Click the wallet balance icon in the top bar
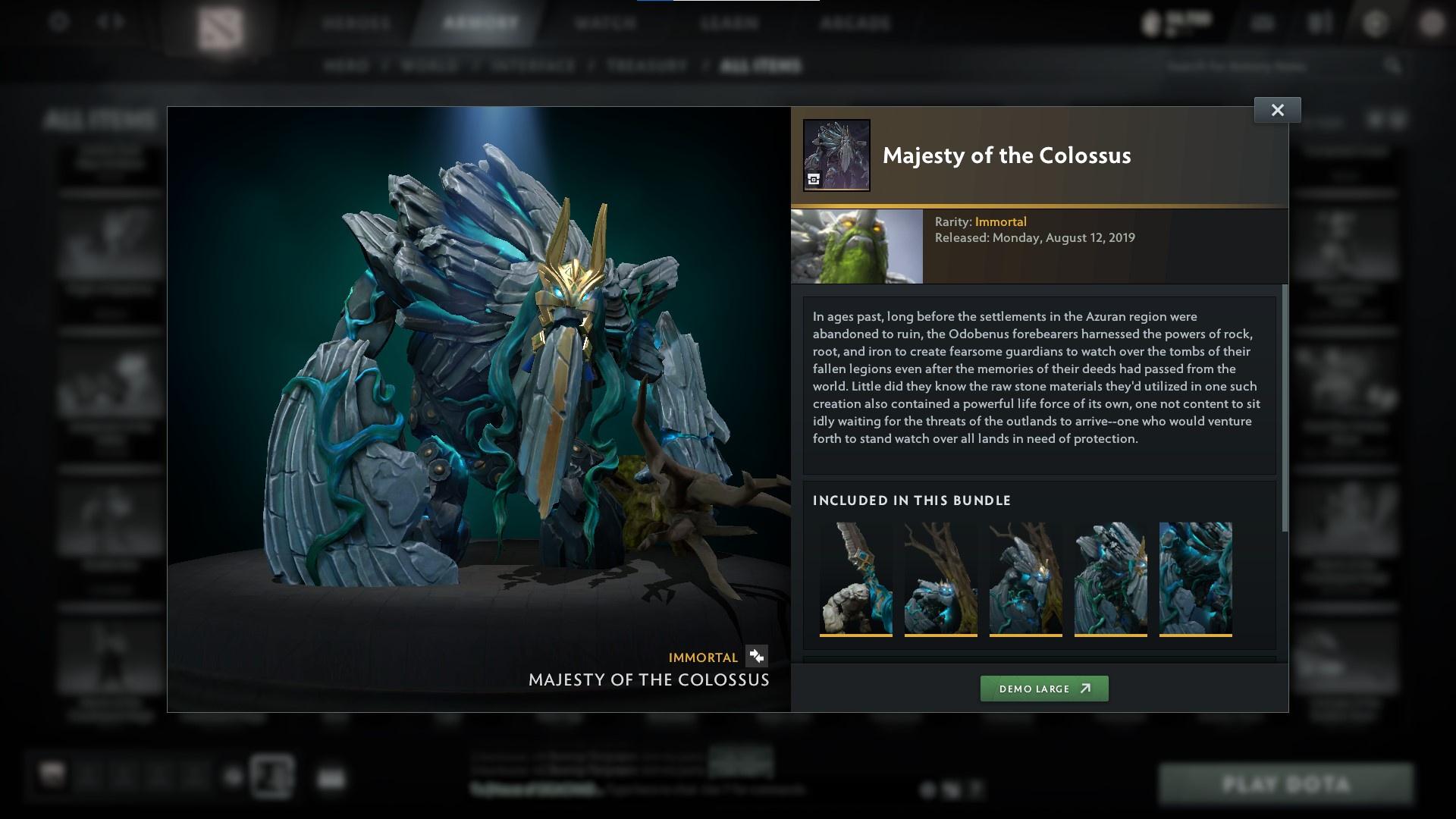This screenshot has height=819, width=1456. 1150,21
